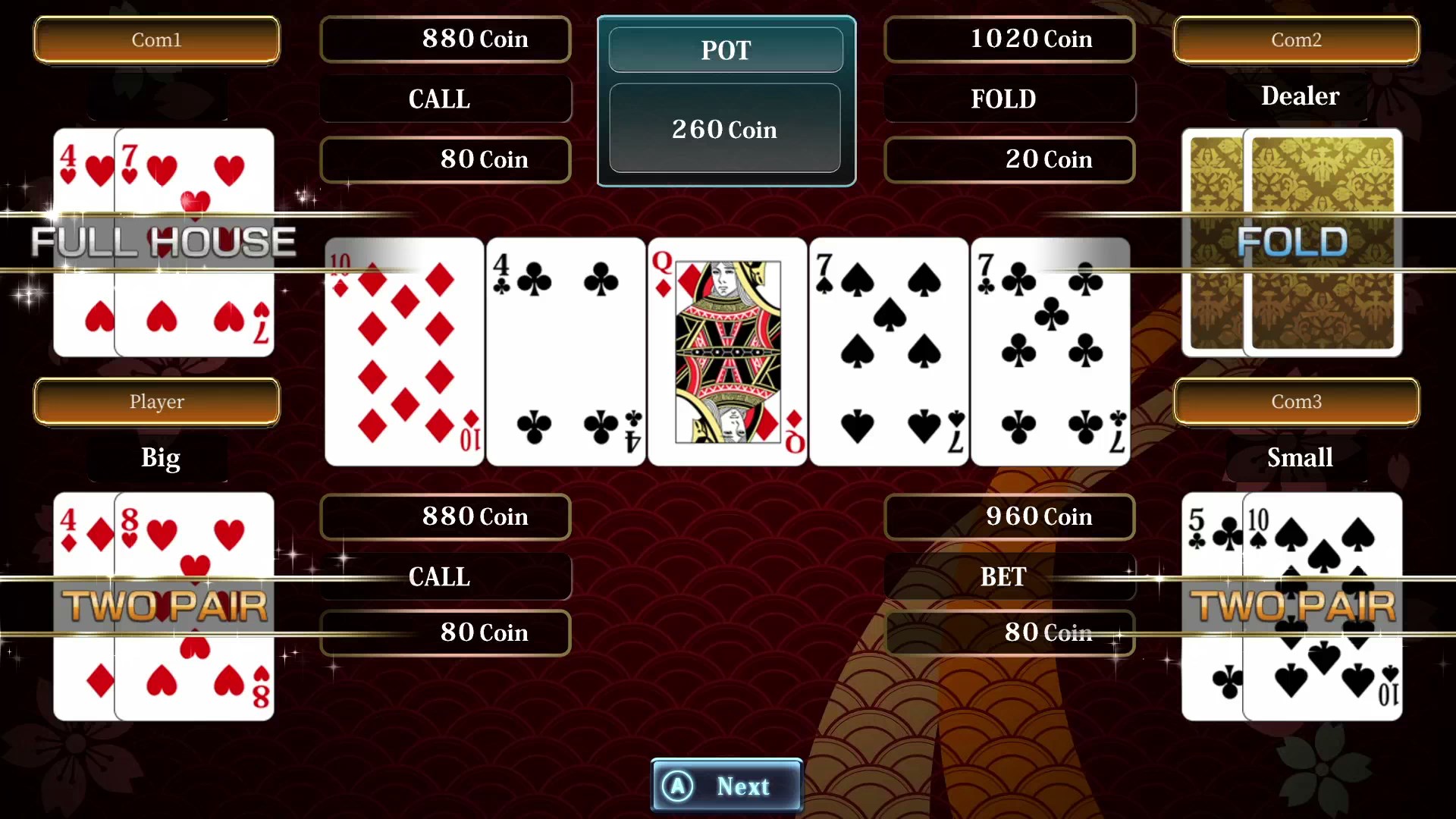Click Com3's BET action label
The height and width of the screenshot is (819, 1456).
1003,576
